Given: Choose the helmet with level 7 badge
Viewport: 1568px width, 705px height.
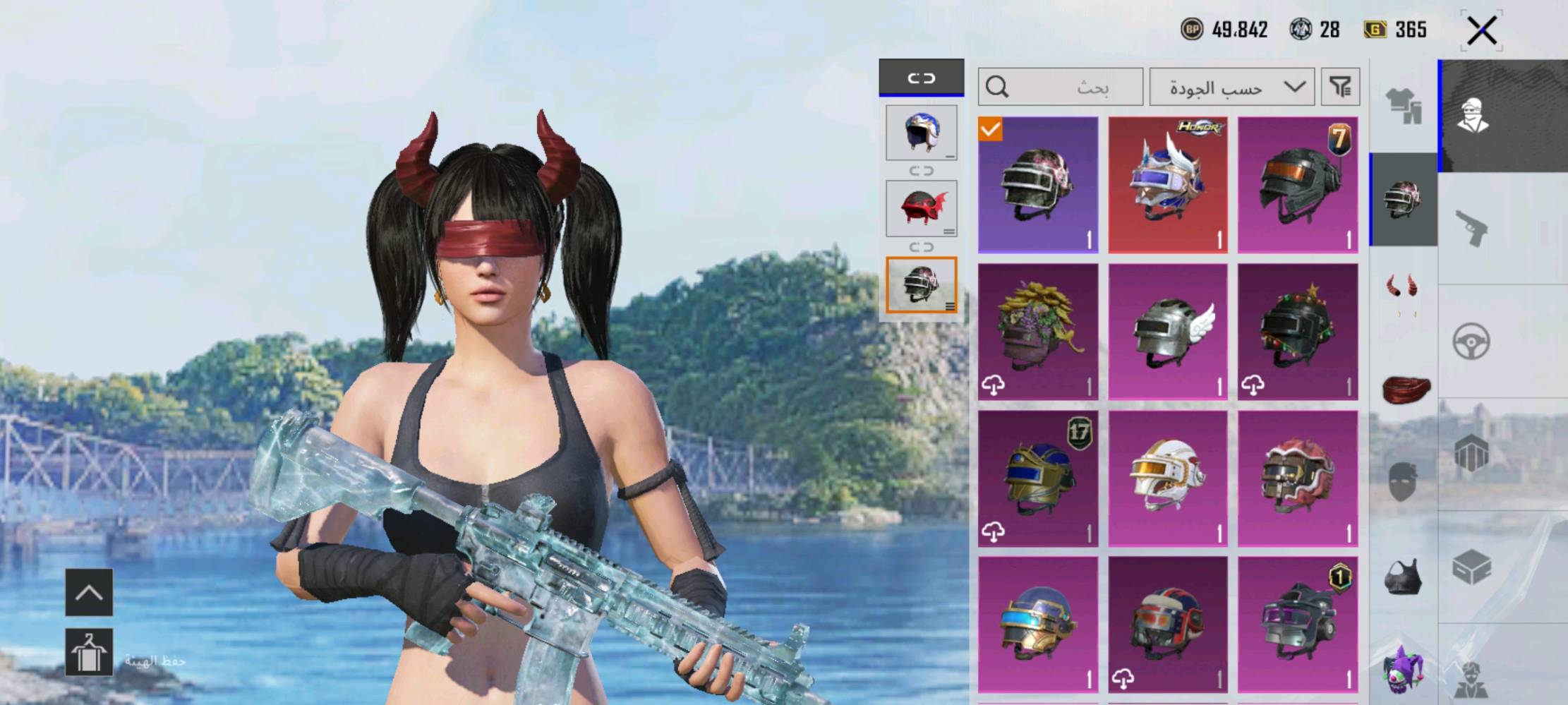Looking at the screenshot, I should click(1298, 185).
